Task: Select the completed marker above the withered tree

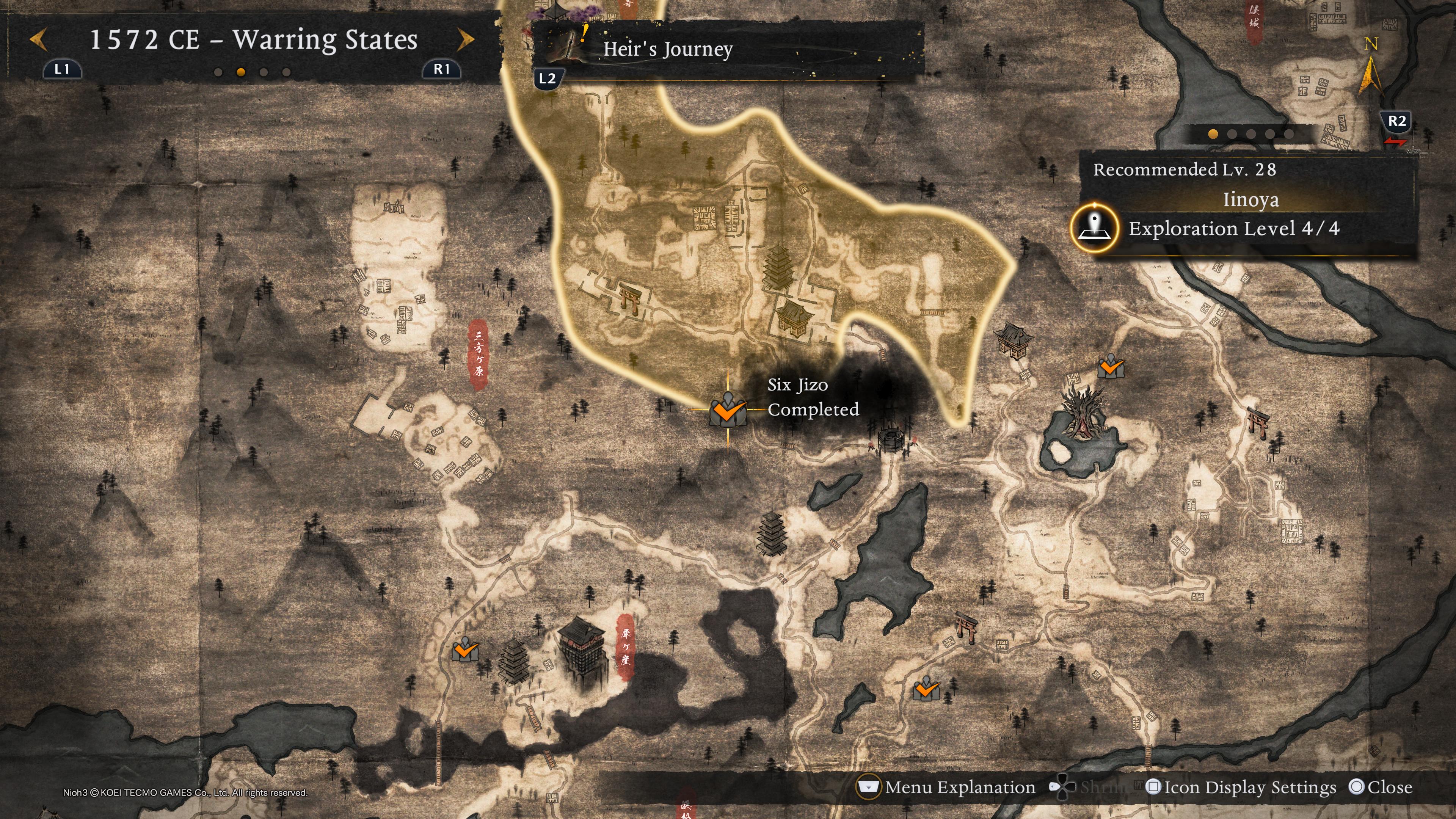Action: pos(1110,367)
